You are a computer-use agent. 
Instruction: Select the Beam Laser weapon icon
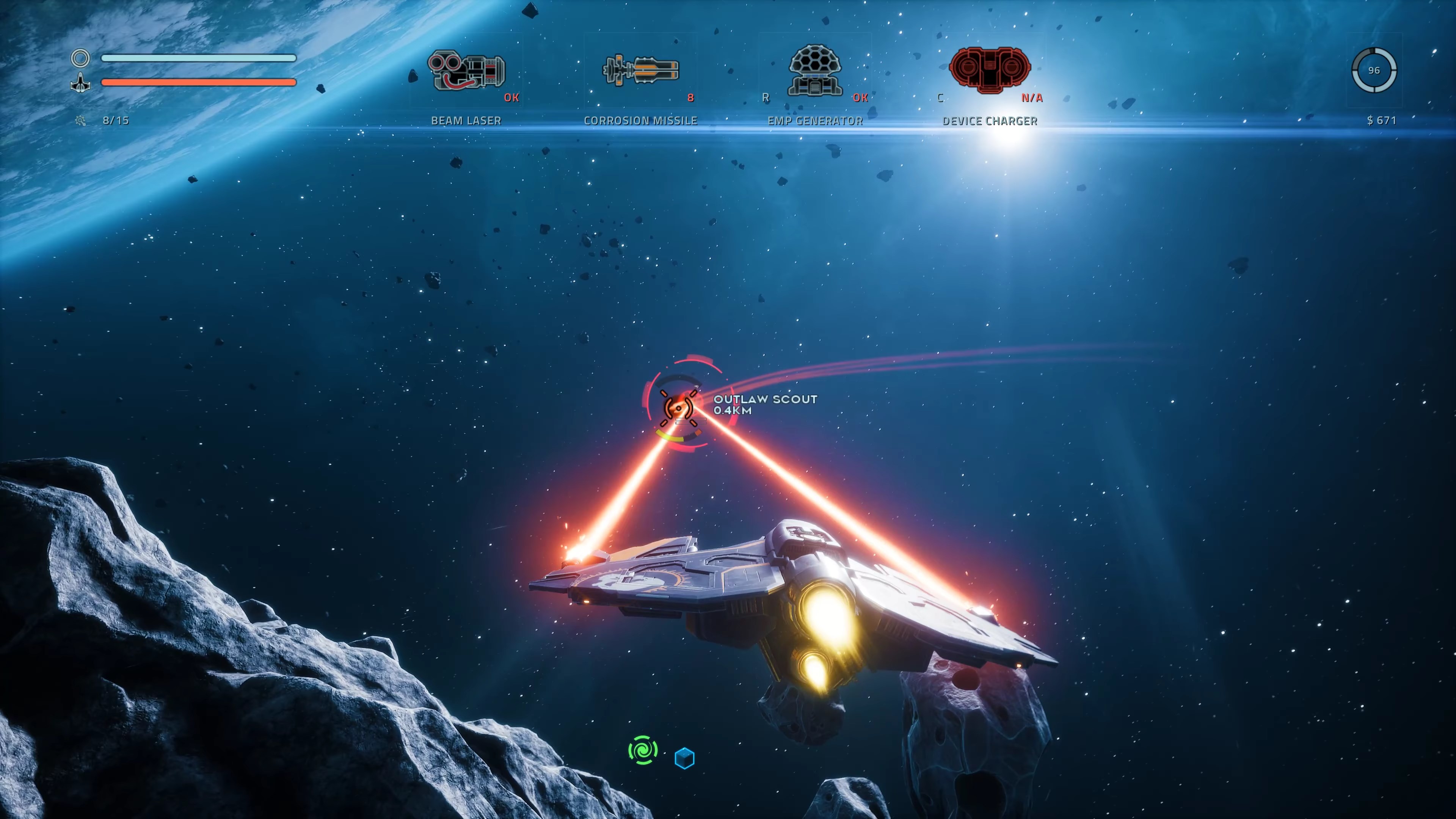466,71
